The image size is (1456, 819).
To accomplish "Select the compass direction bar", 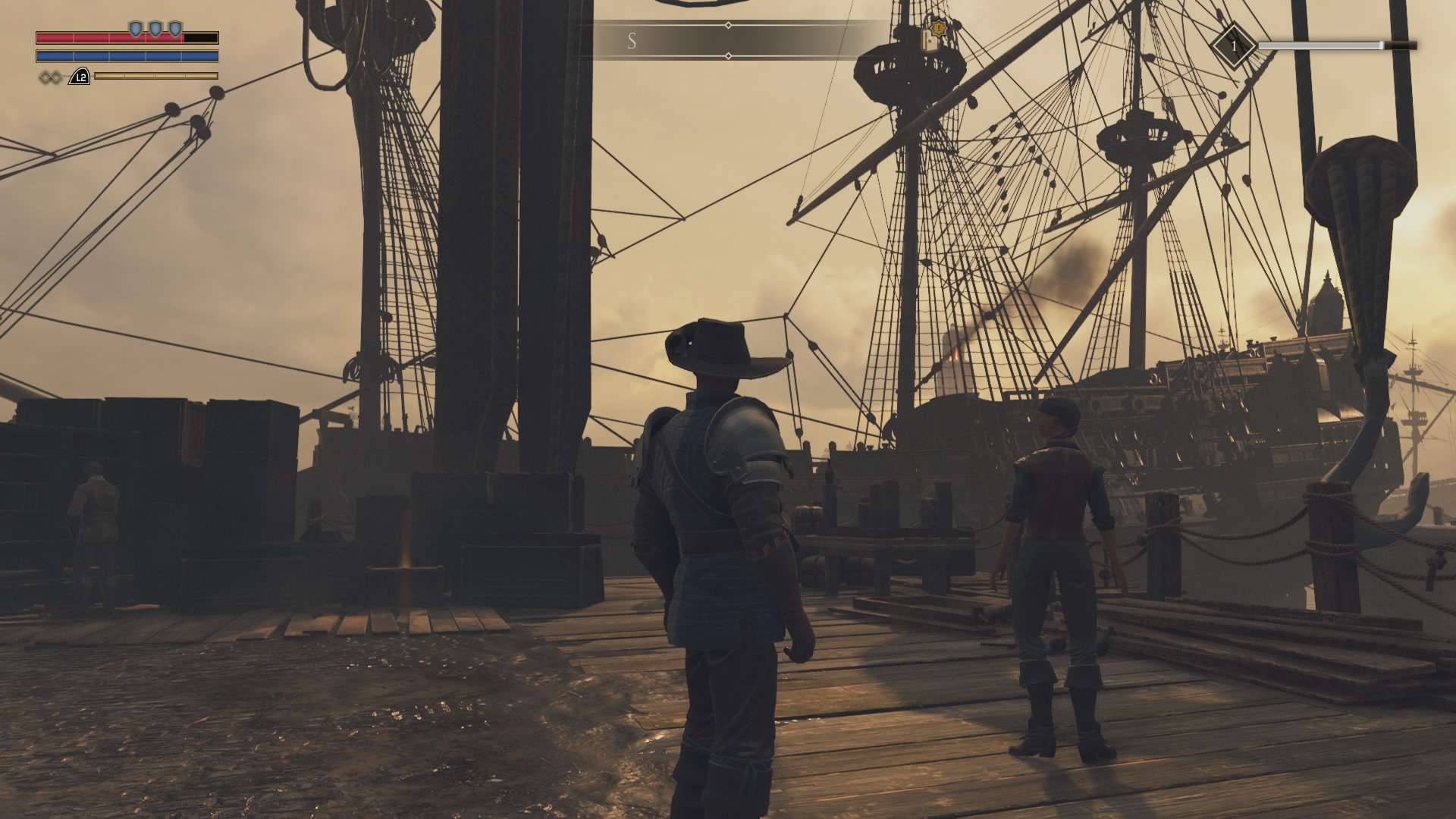I will click(x=728, y=41).
